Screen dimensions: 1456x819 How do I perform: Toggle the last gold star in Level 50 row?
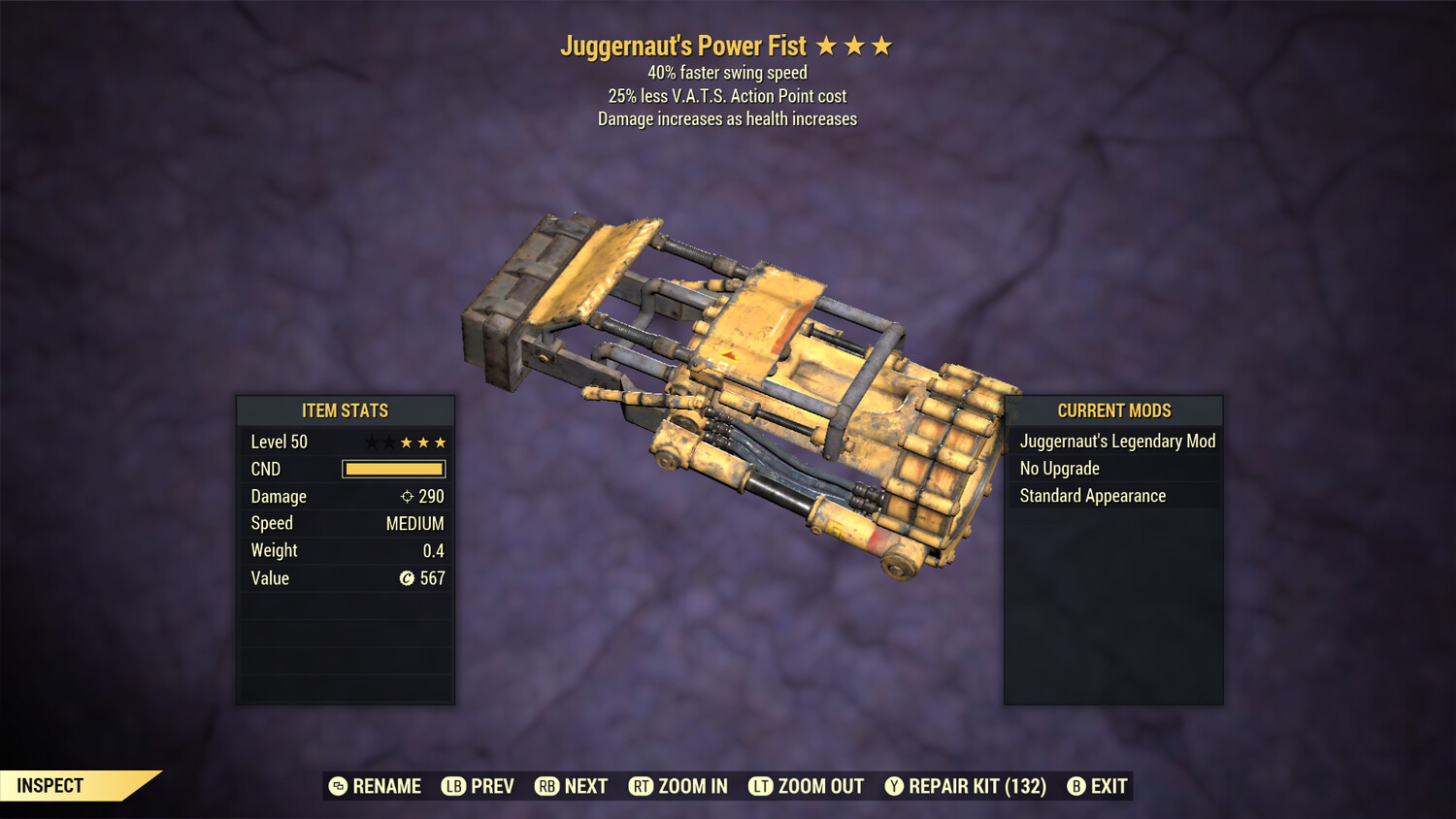439,442
